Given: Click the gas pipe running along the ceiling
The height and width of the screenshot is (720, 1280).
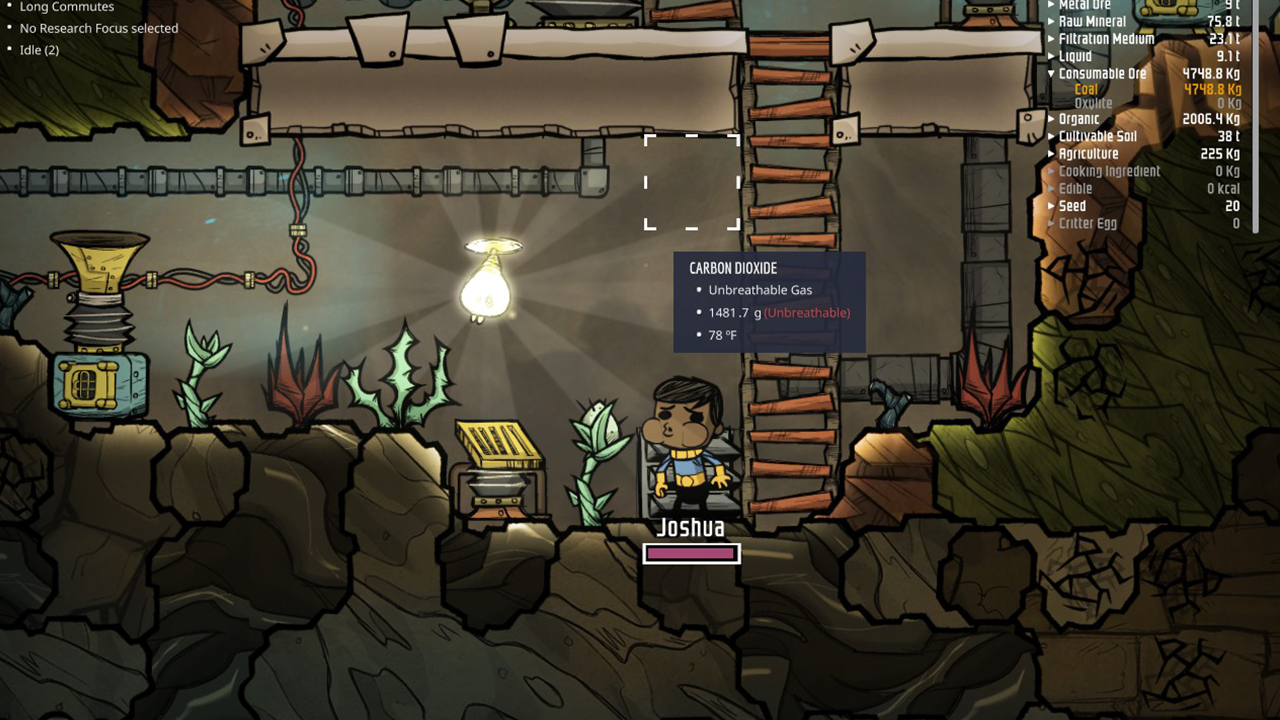Looking at the screenshot, I should pos(400,180).
